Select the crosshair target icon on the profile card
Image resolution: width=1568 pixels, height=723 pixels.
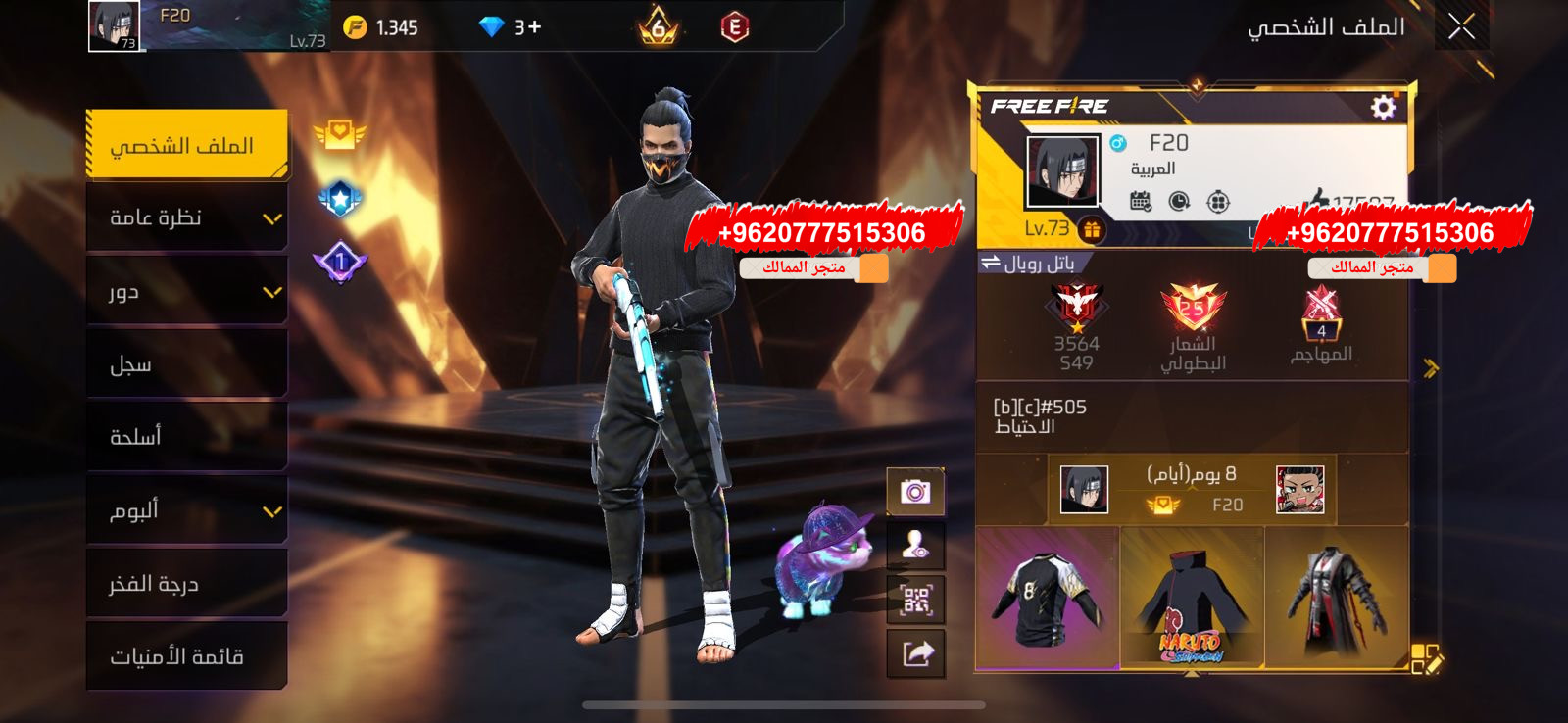point(1218,201)
